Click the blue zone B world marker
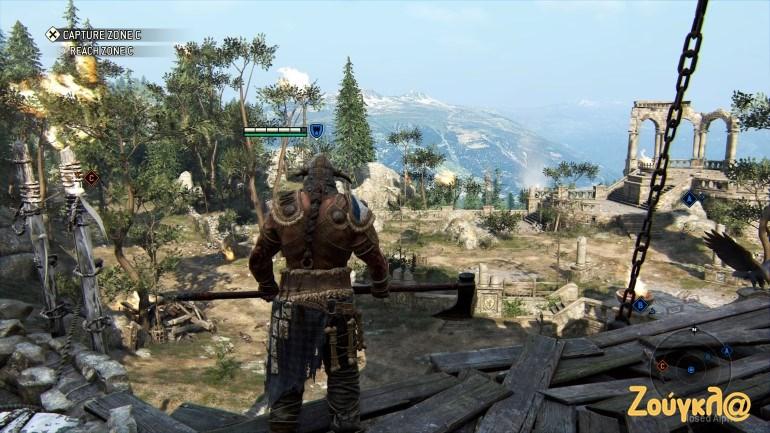 [639, 304]
